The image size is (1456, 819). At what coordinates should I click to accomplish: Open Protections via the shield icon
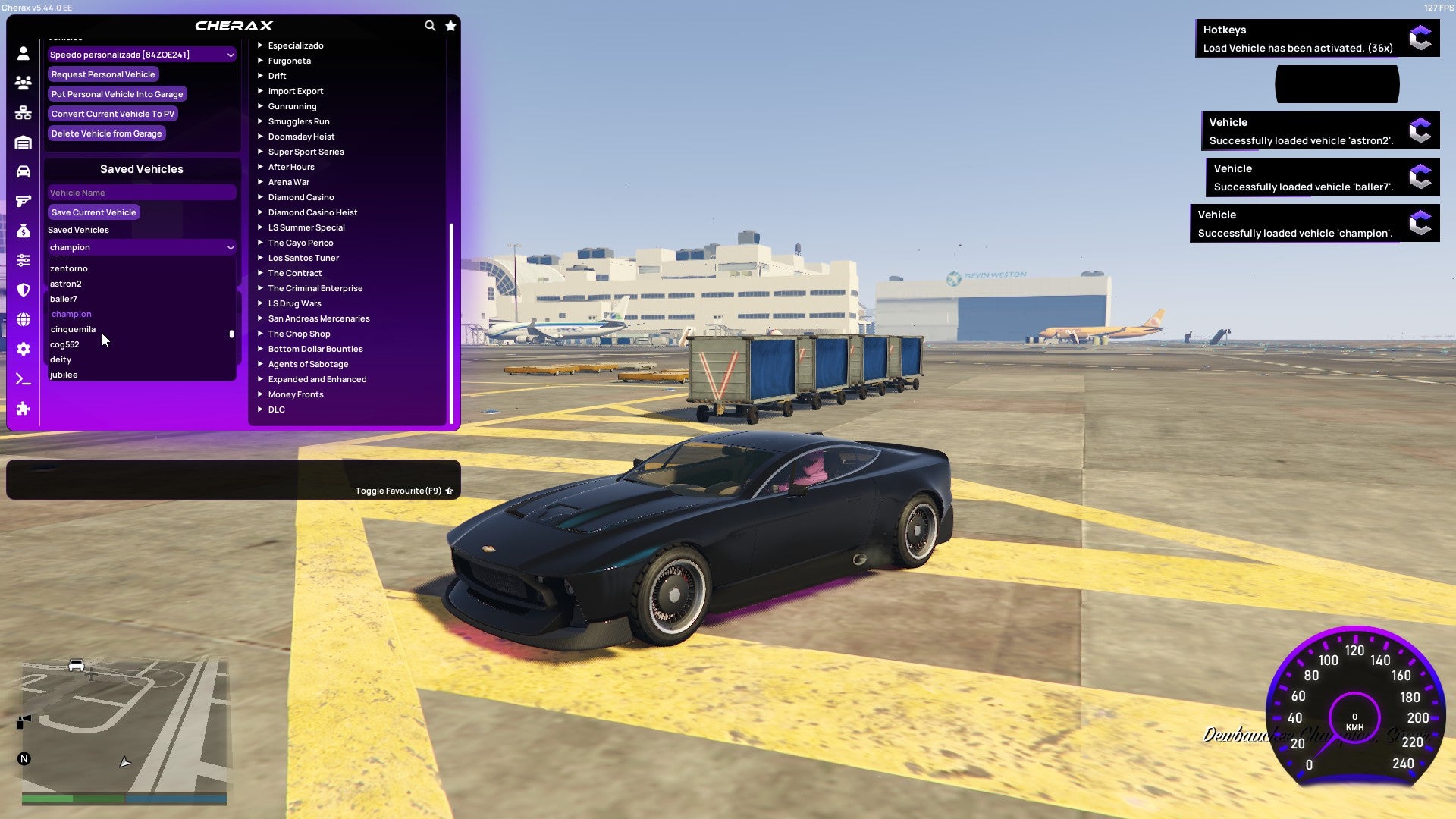coord(23,290)
